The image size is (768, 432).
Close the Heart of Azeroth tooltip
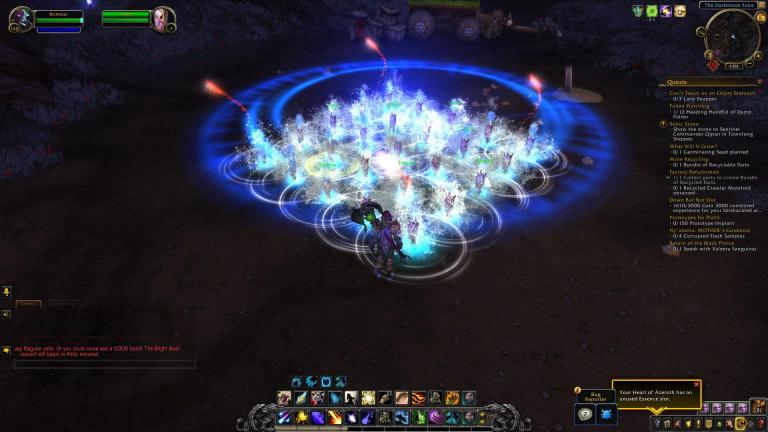697,384
